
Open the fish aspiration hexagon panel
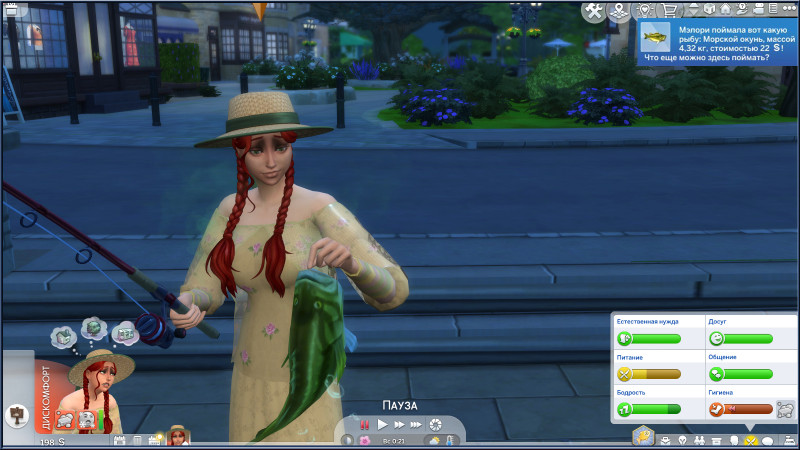pyautogui.click(x=641, y=437)
